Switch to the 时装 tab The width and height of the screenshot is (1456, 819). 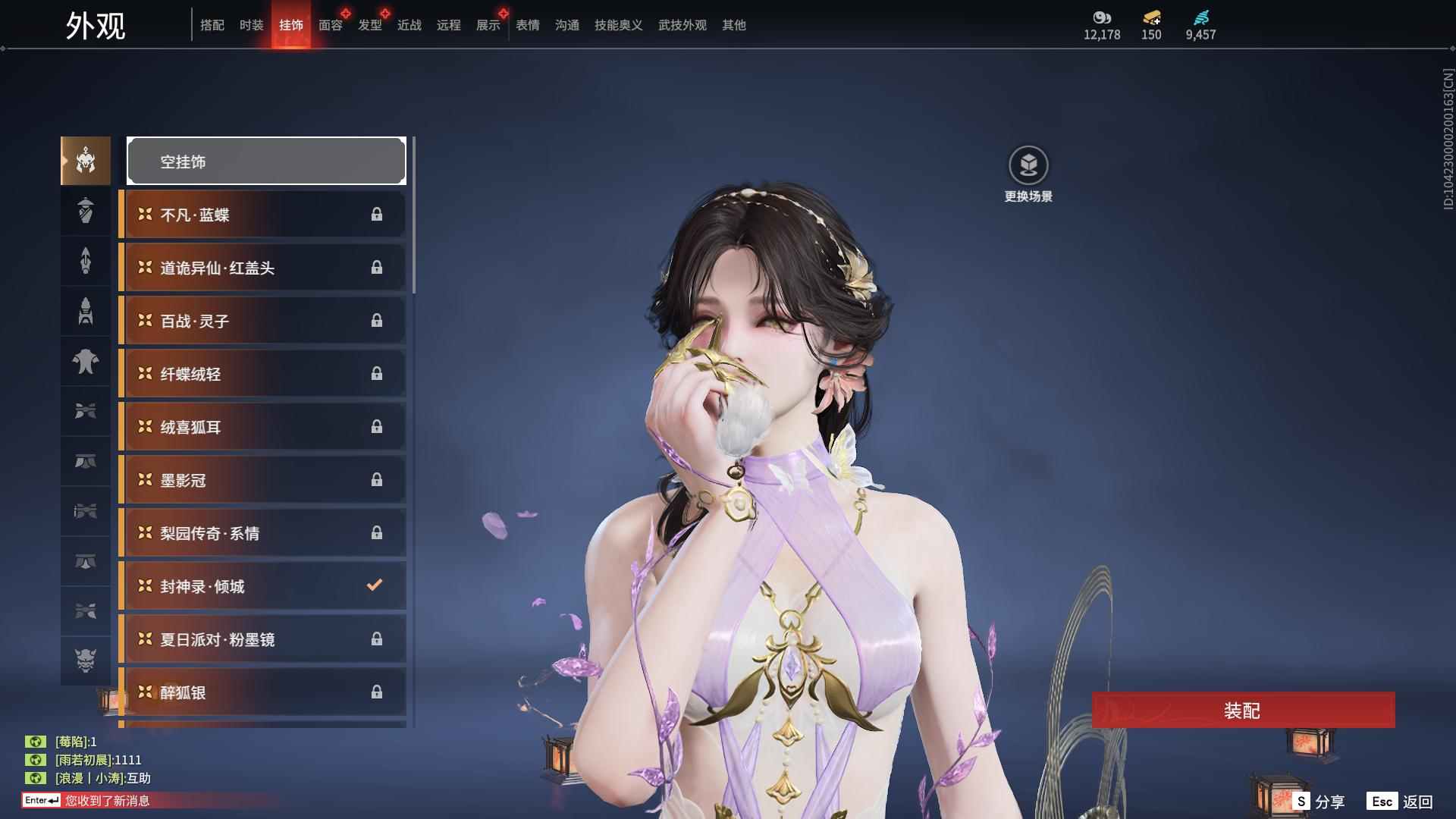(x=251, y=25)
